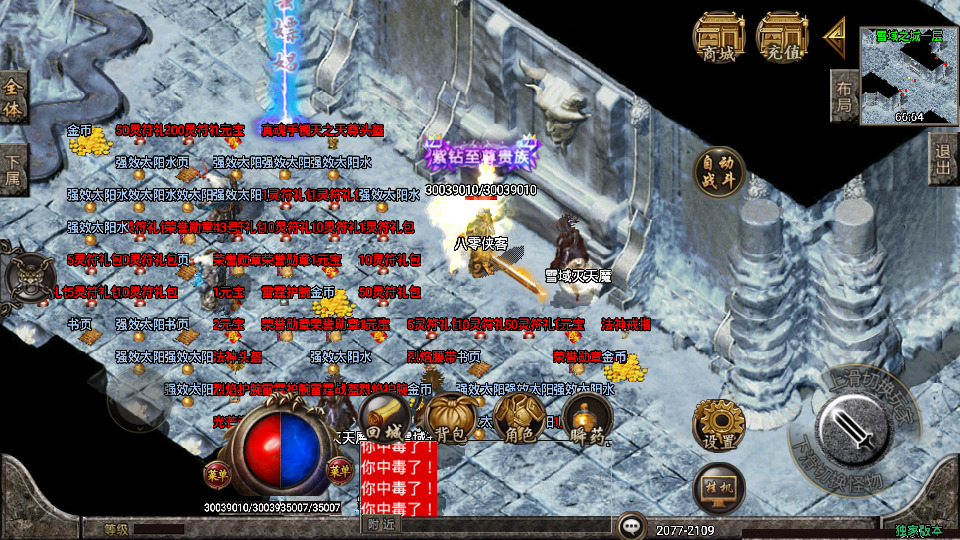The height and width of the screenshot is (540, 960).
Task: Open chat with the speech bubble icon
Action: (630, 524)
